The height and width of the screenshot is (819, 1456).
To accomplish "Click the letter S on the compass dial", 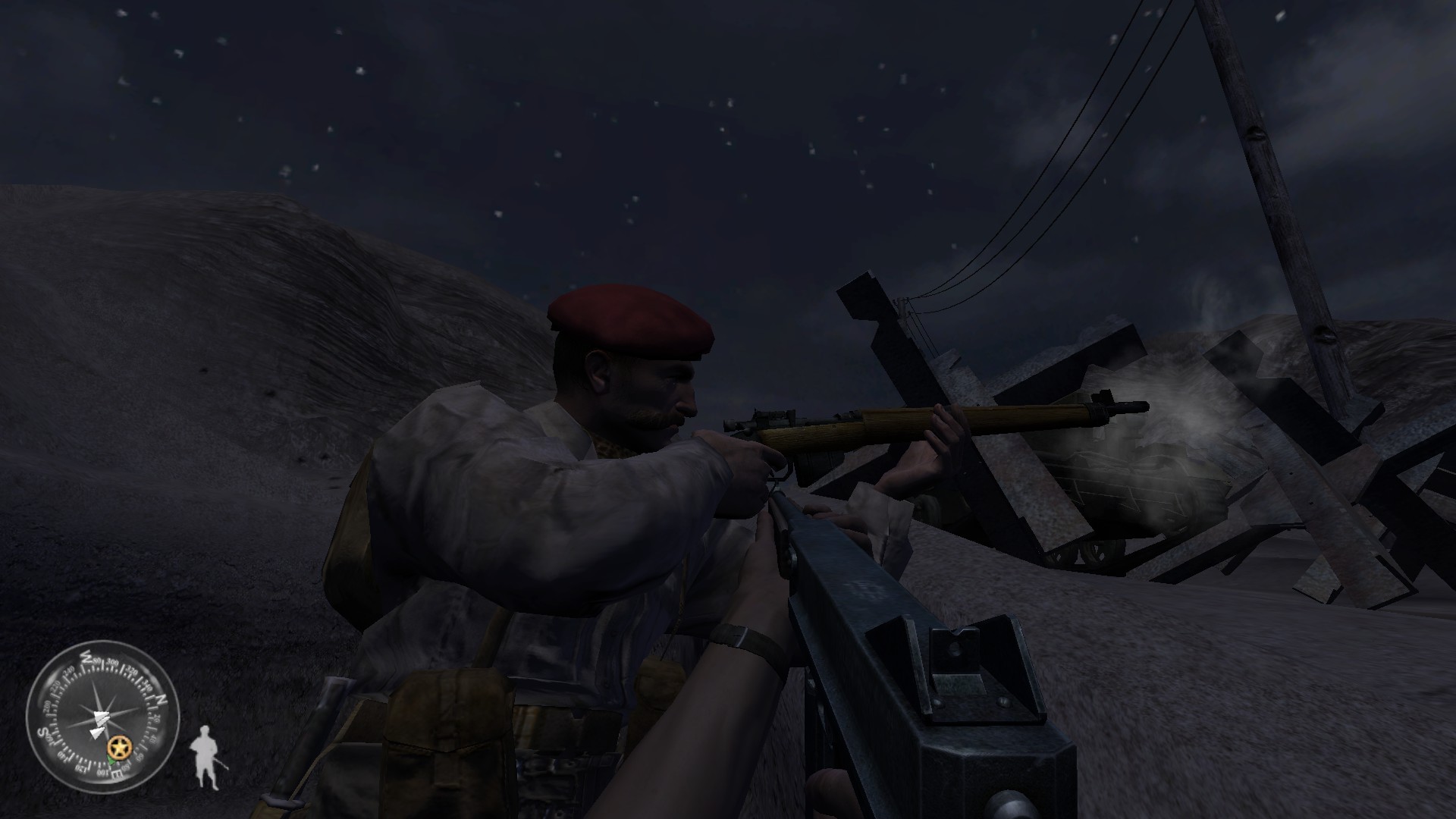I will [x=42, y=731].
